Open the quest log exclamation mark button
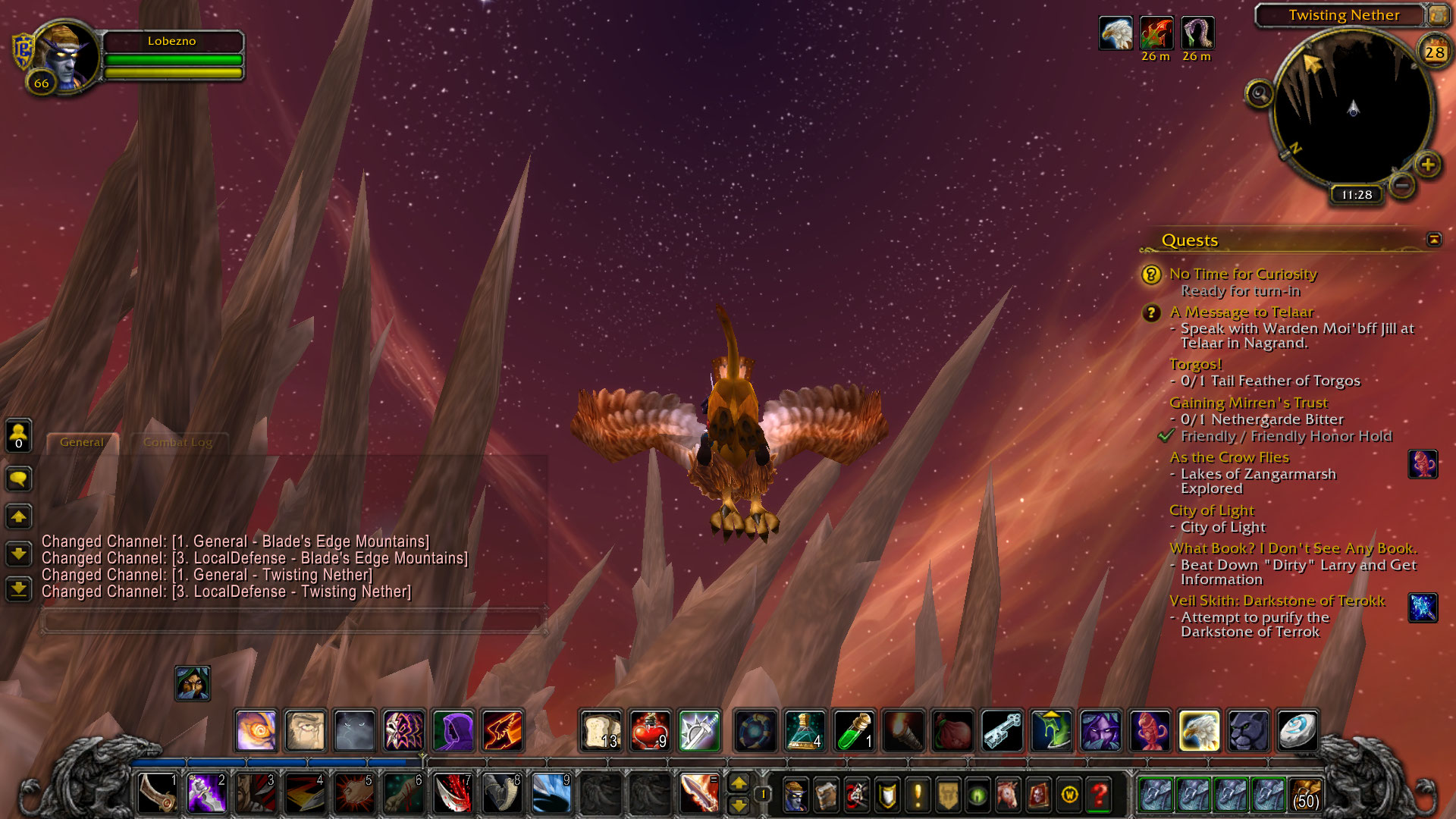1456x819 pixels. point(918,795)
